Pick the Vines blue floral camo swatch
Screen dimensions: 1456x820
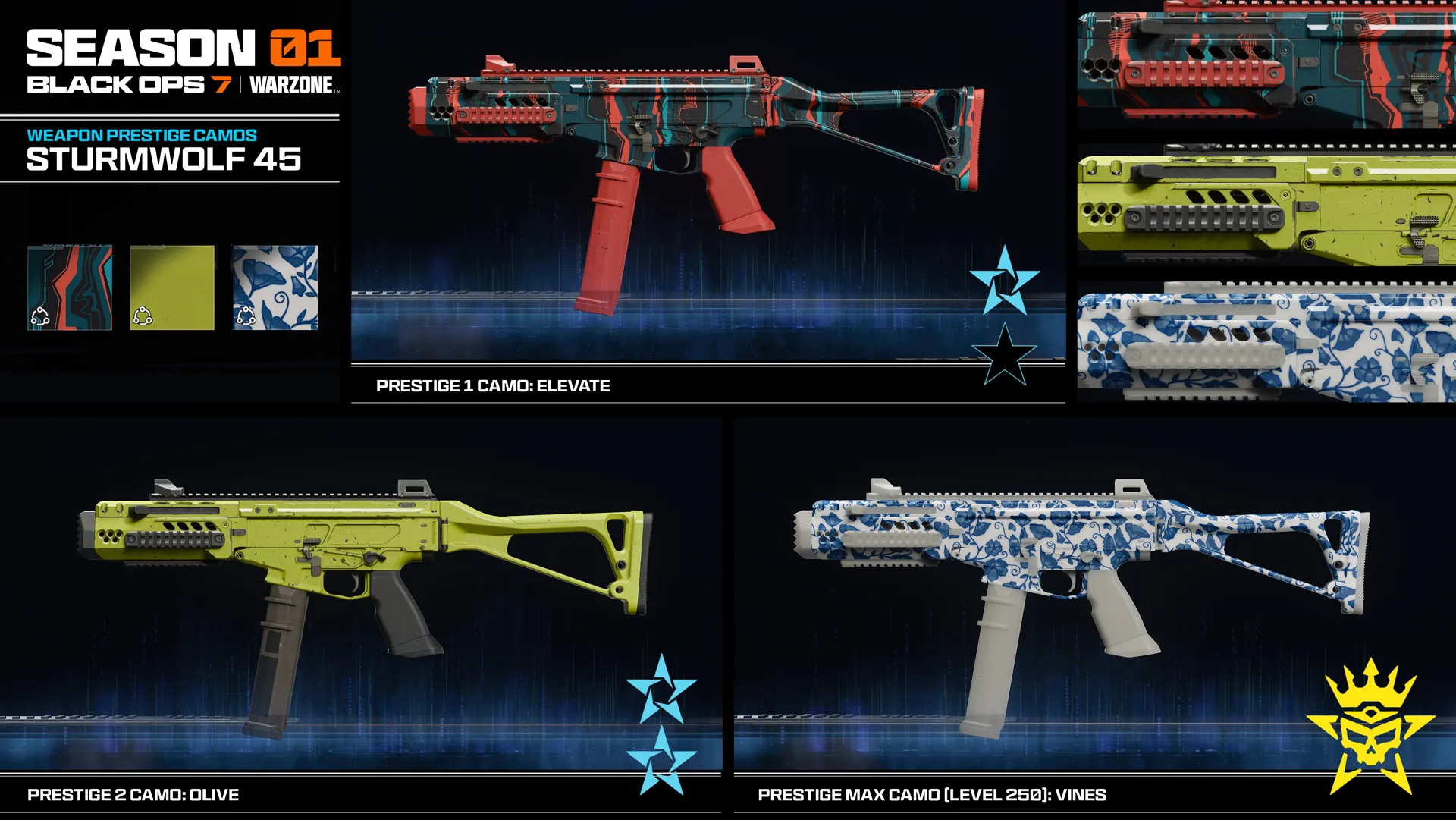tap(275, 287)
